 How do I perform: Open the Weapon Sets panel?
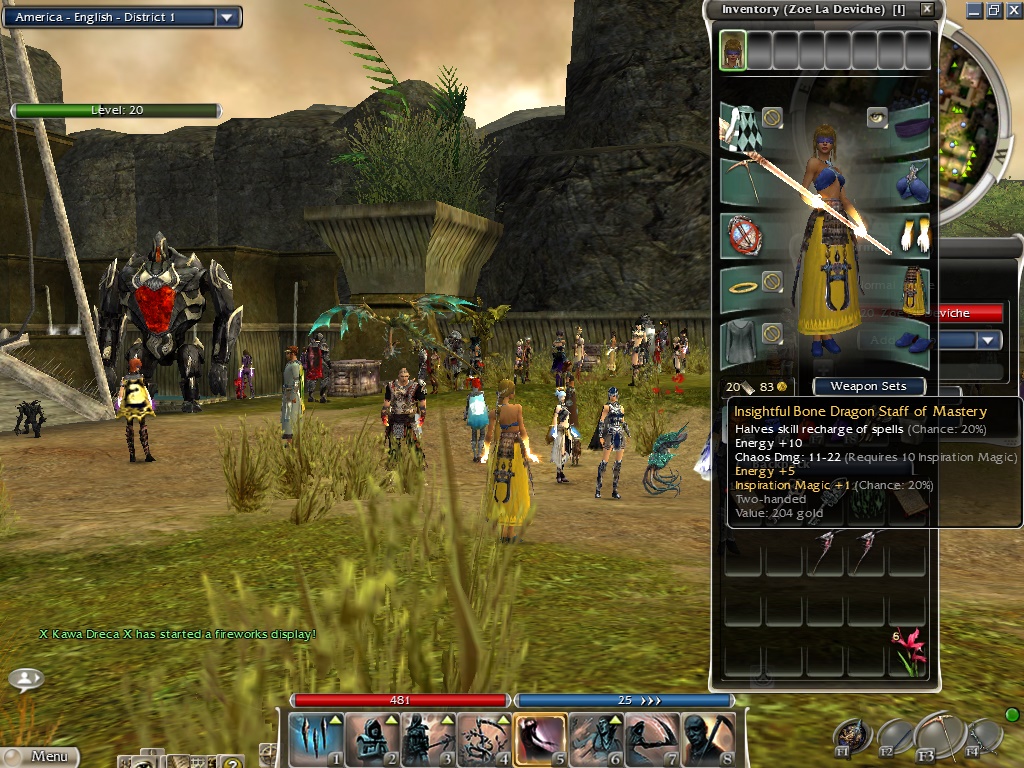[x=868, y=386]
